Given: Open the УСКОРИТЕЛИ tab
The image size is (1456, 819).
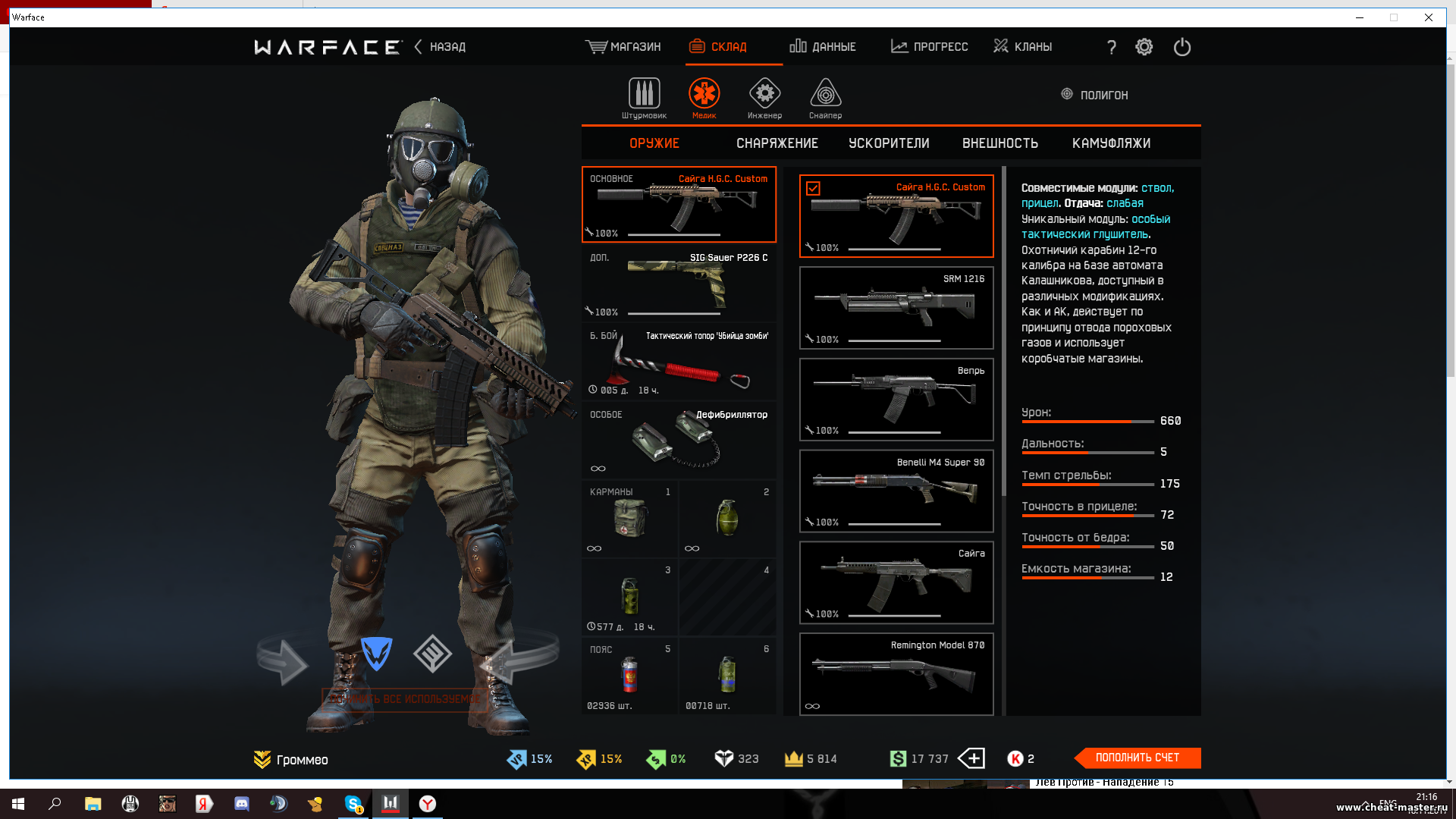Looking at the screenshot, I should (889, 143).
